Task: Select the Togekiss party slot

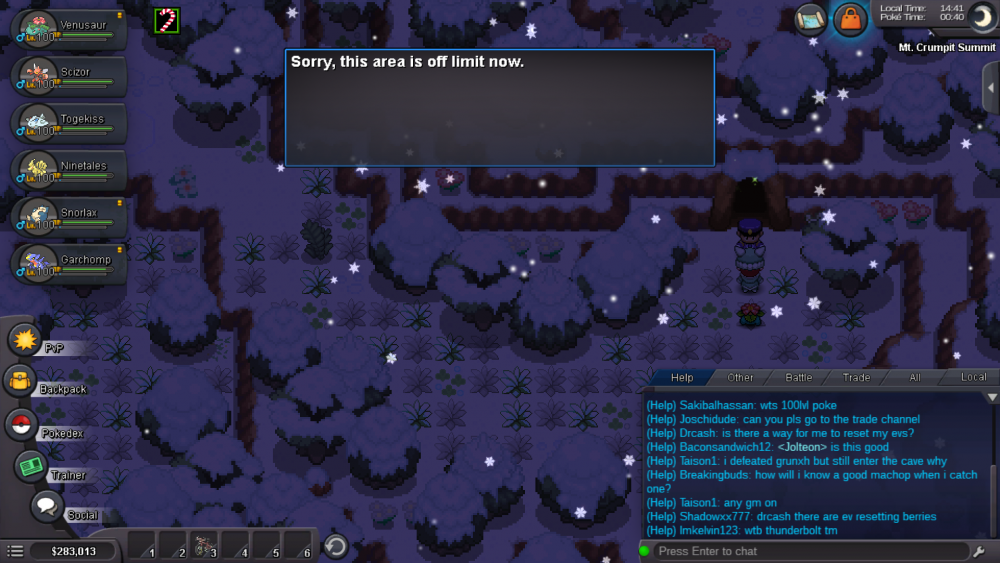Action: [x=68, y=124]
